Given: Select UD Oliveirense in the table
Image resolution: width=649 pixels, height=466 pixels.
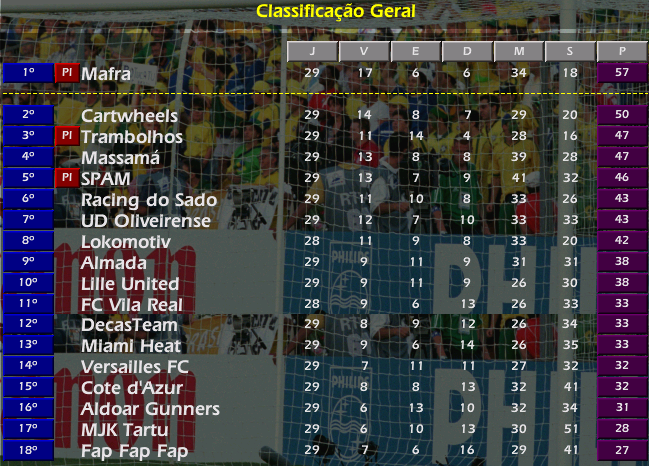Looking at the screenshot, I should tap(146, 220).
